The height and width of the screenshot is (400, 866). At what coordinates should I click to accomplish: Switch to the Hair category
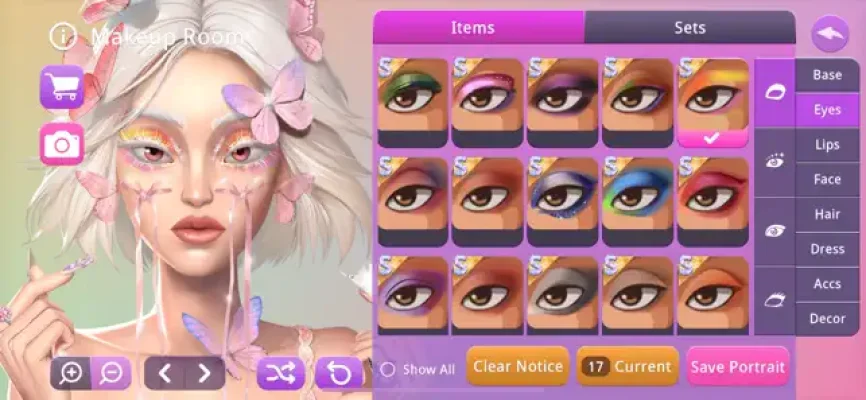coord(827,214)
